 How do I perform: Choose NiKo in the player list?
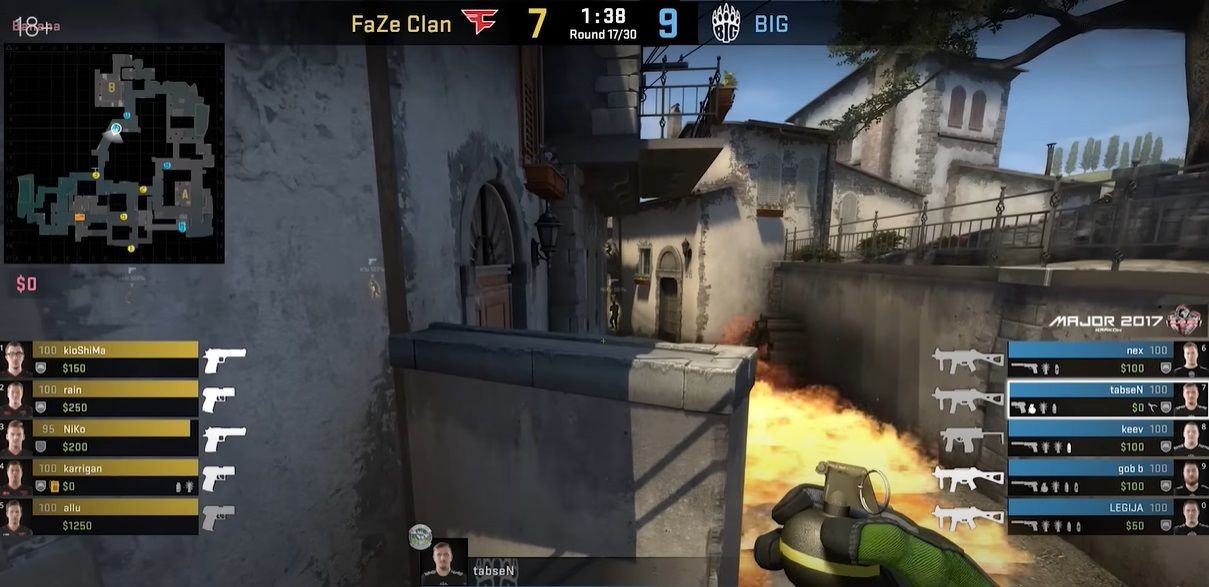(101, 437)
